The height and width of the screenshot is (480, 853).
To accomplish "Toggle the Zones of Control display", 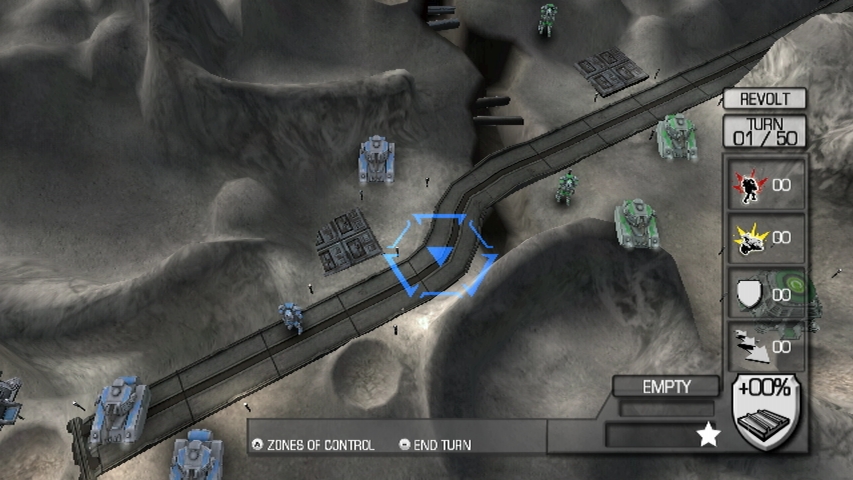I will click(x=314, y=445).
